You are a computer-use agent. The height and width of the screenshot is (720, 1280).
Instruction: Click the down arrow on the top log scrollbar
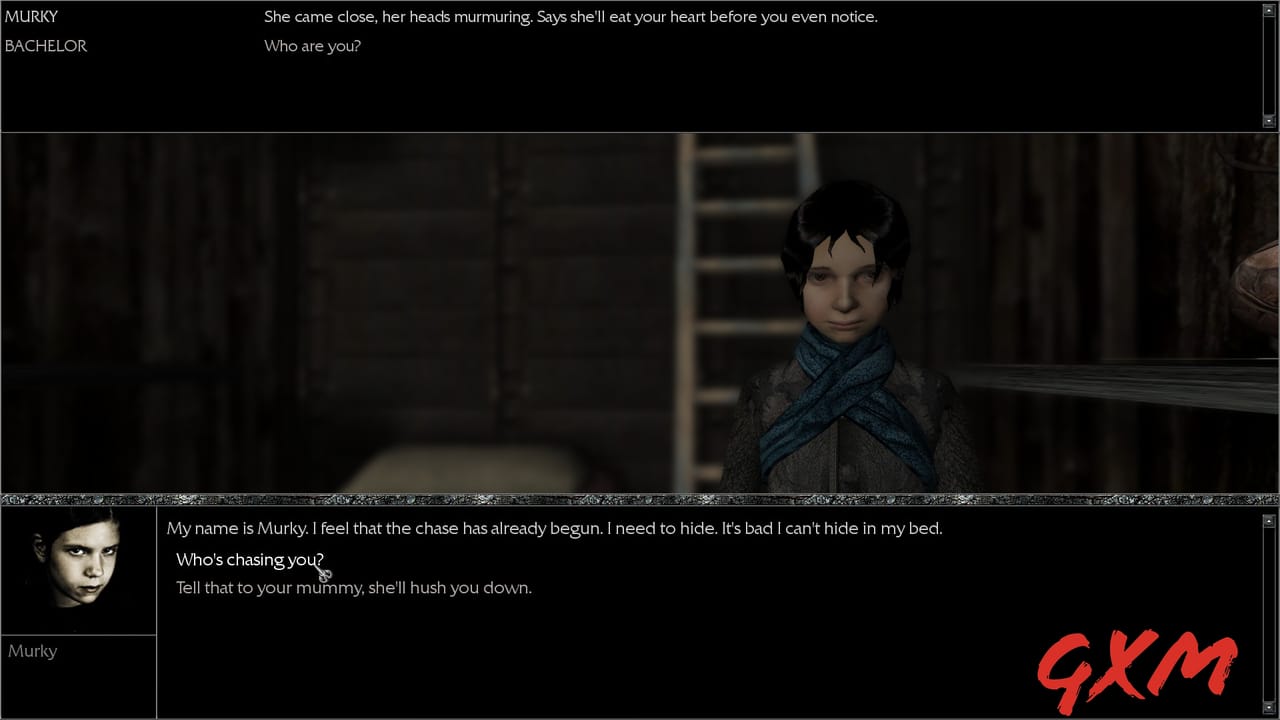pos(1269,122)
